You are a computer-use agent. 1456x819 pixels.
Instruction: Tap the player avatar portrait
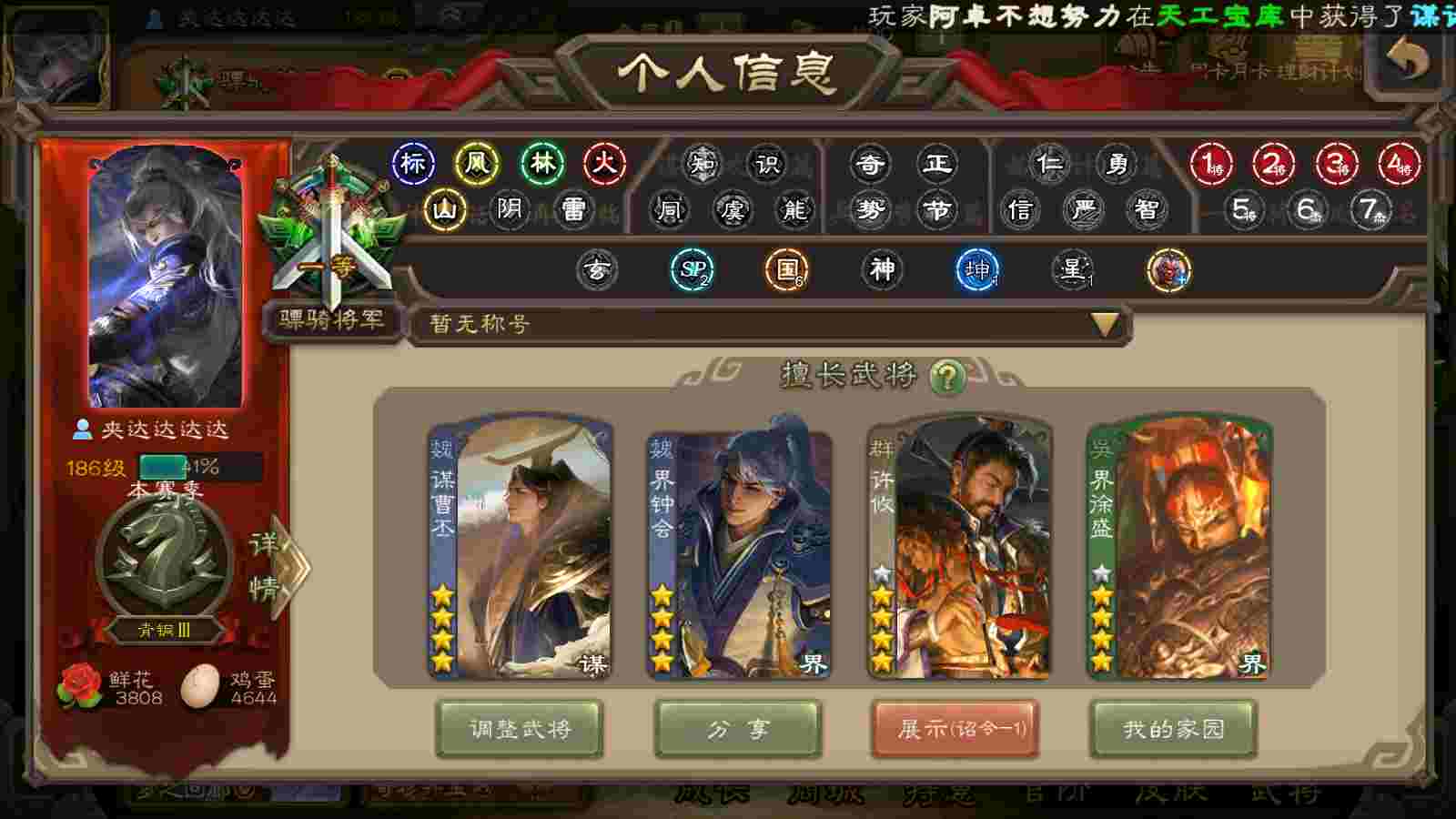(x=166, y=278)
